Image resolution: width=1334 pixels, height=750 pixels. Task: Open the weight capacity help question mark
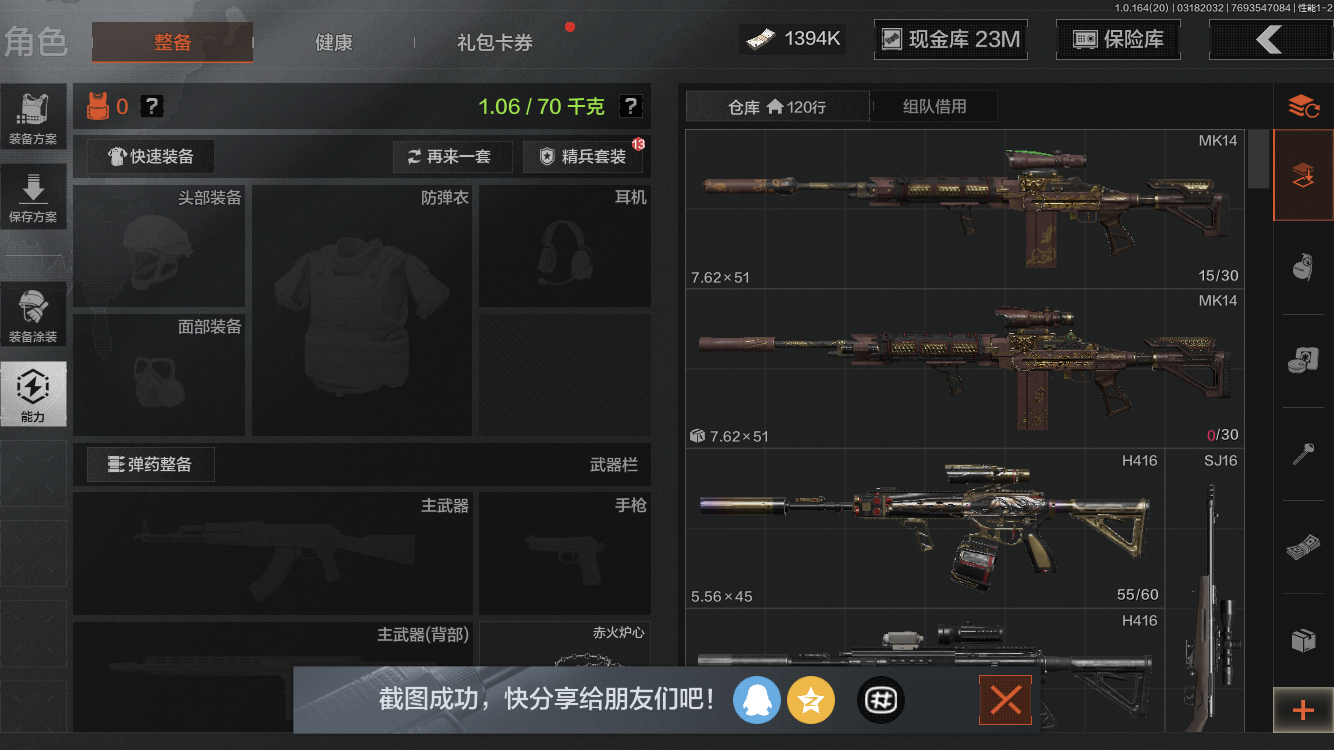point(628,106)
